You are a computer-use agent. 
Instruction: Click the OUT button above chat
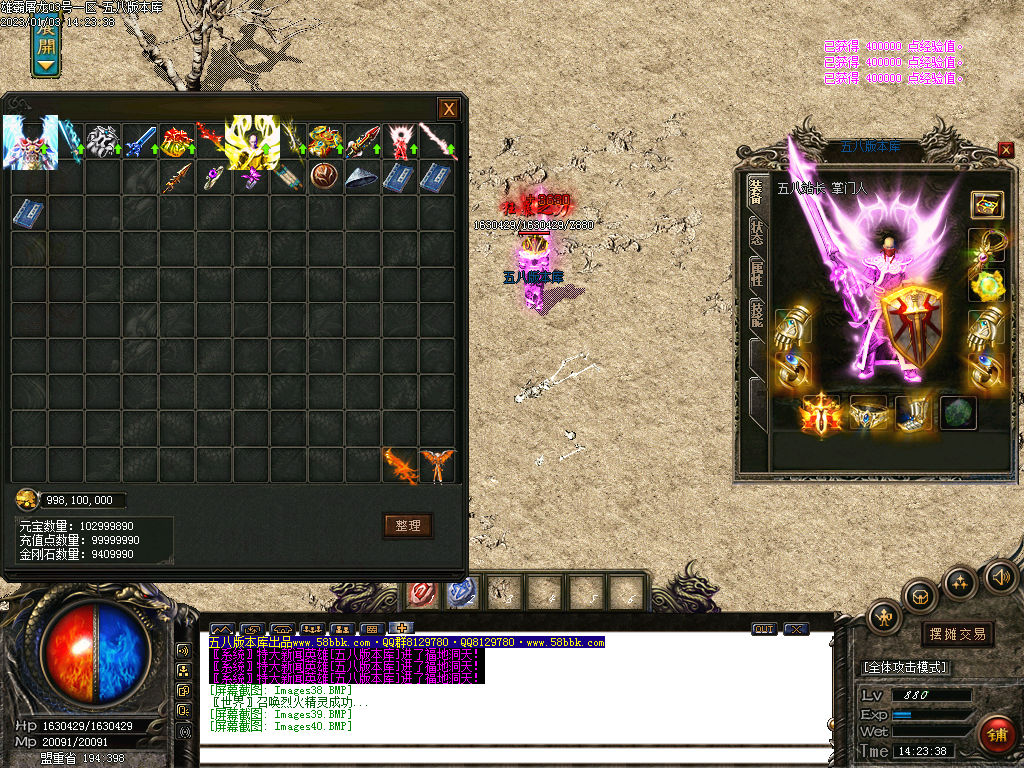pyautogui.click(x=764, y=629)
